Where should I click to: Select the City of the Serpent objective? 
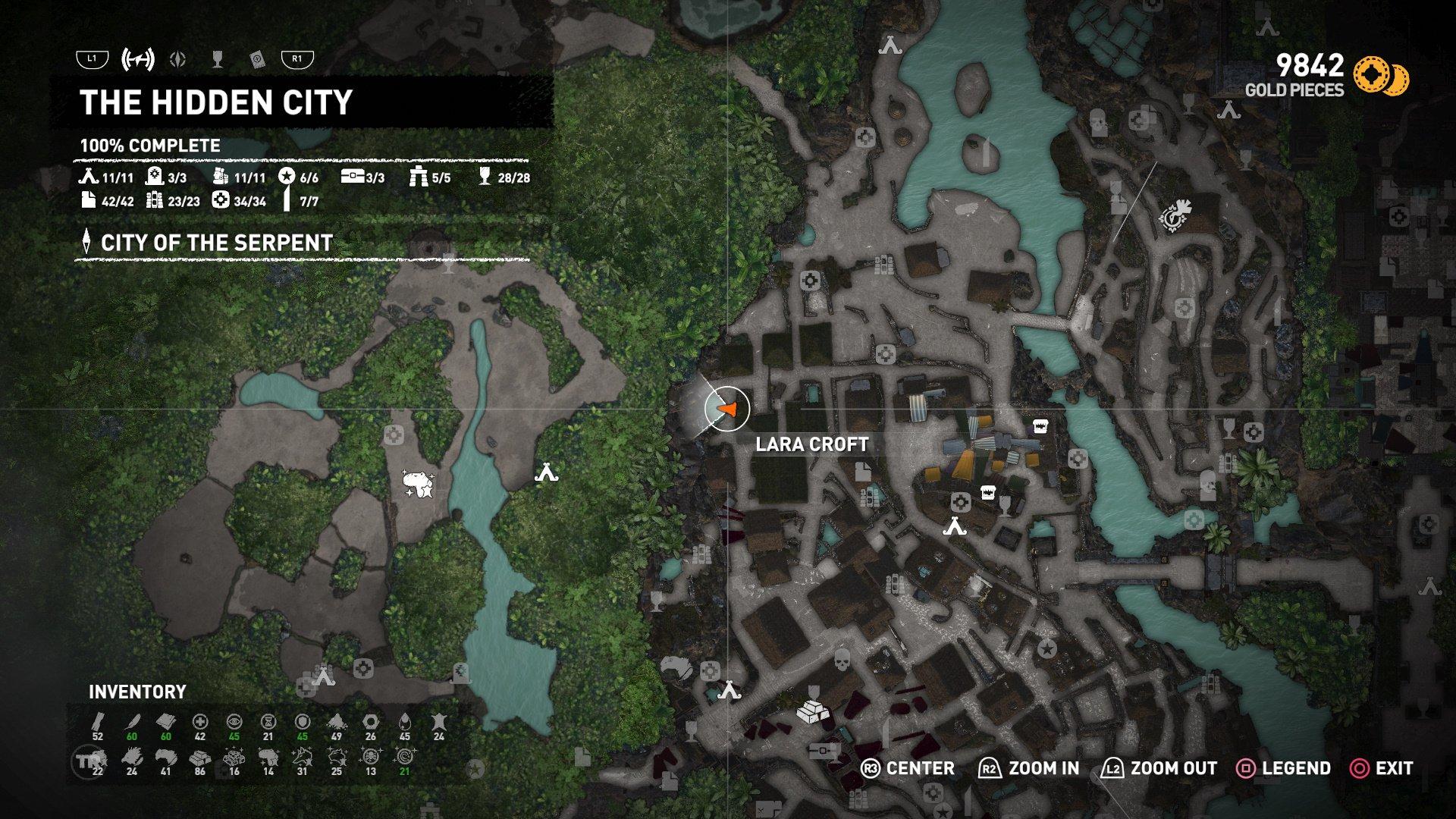pyautogui.click(x=216, y=243)
